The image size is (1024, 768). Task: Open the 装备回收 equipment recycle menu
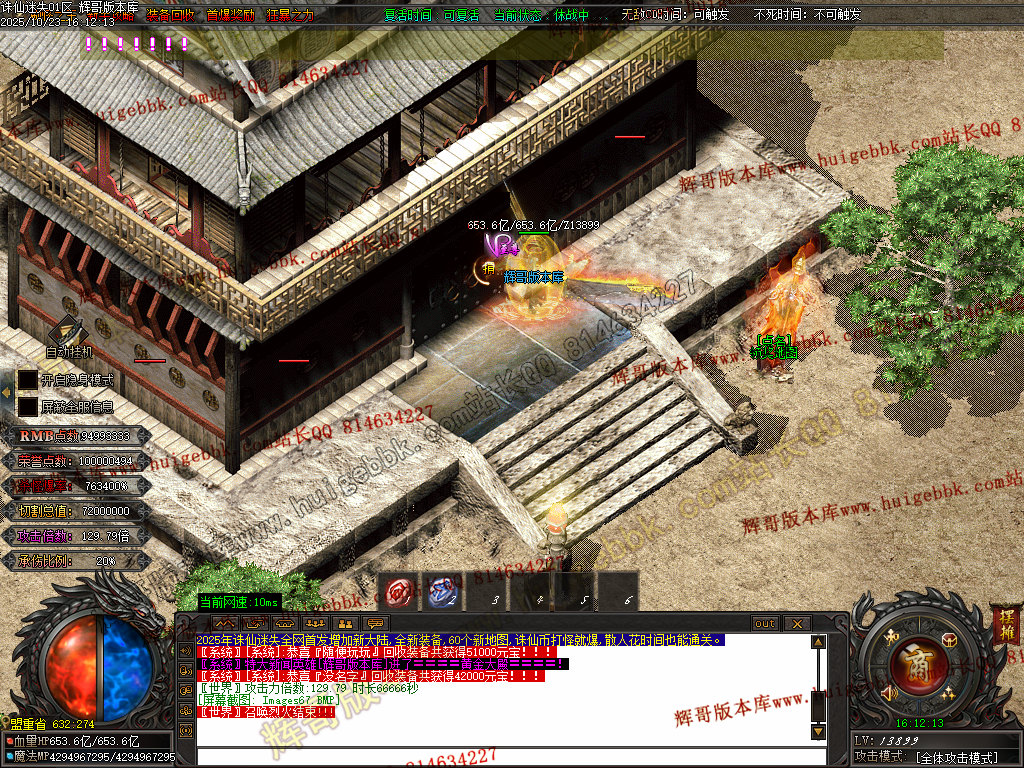pyautogui.click(x=169, y=16)
